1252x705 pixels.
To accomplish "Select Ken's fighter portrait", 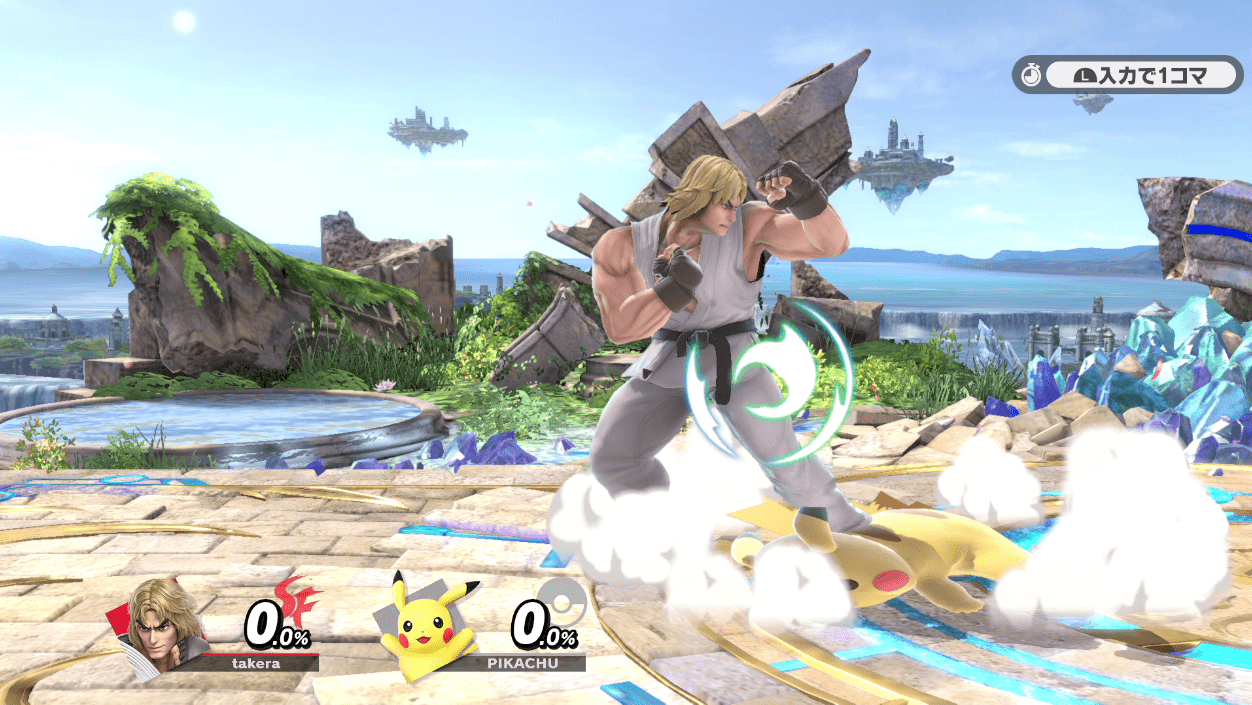I will click(163, 627).
